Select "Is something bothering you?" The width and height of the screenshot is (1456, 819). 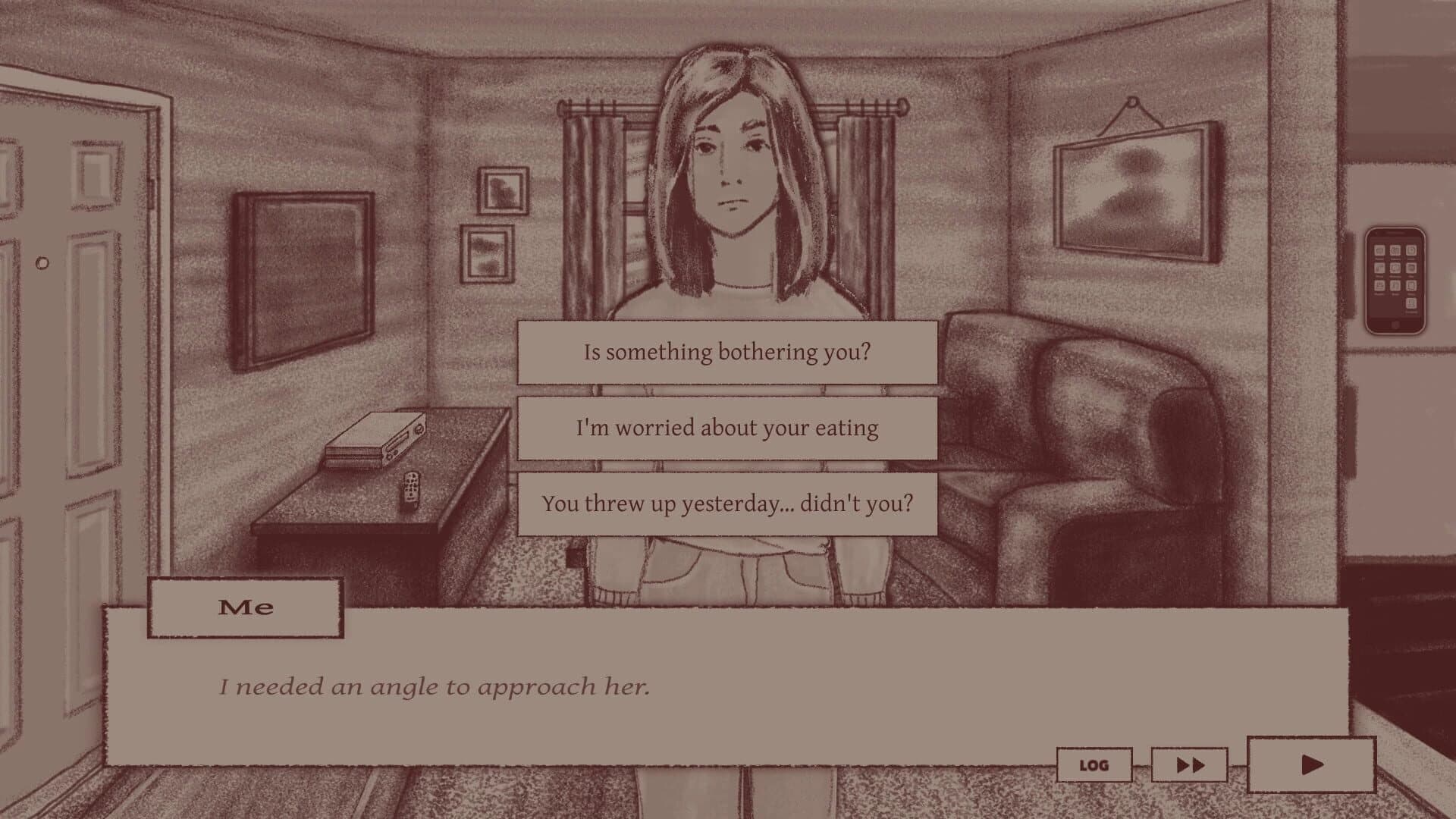pos(726,351)
